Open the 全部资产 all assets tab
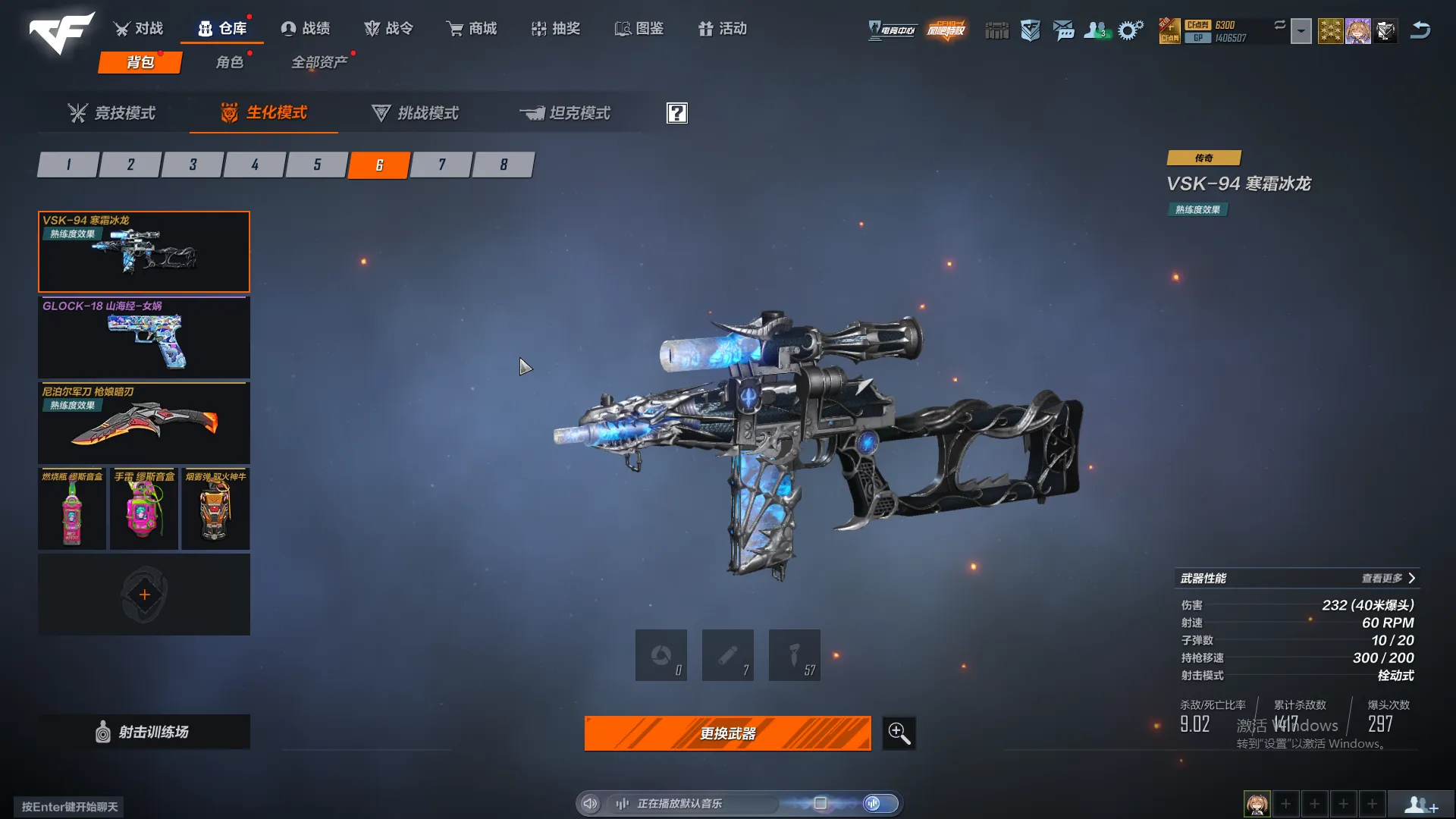 pos(319,62)
